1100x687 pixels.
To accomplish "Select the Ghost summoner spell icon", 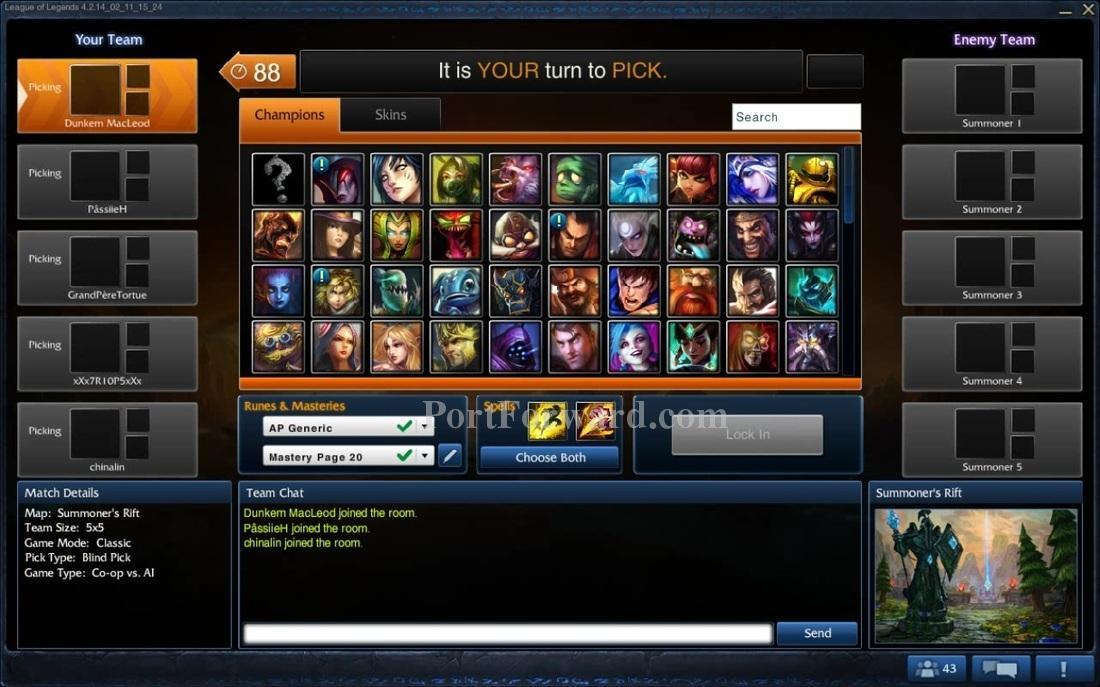I will point(547,421).
